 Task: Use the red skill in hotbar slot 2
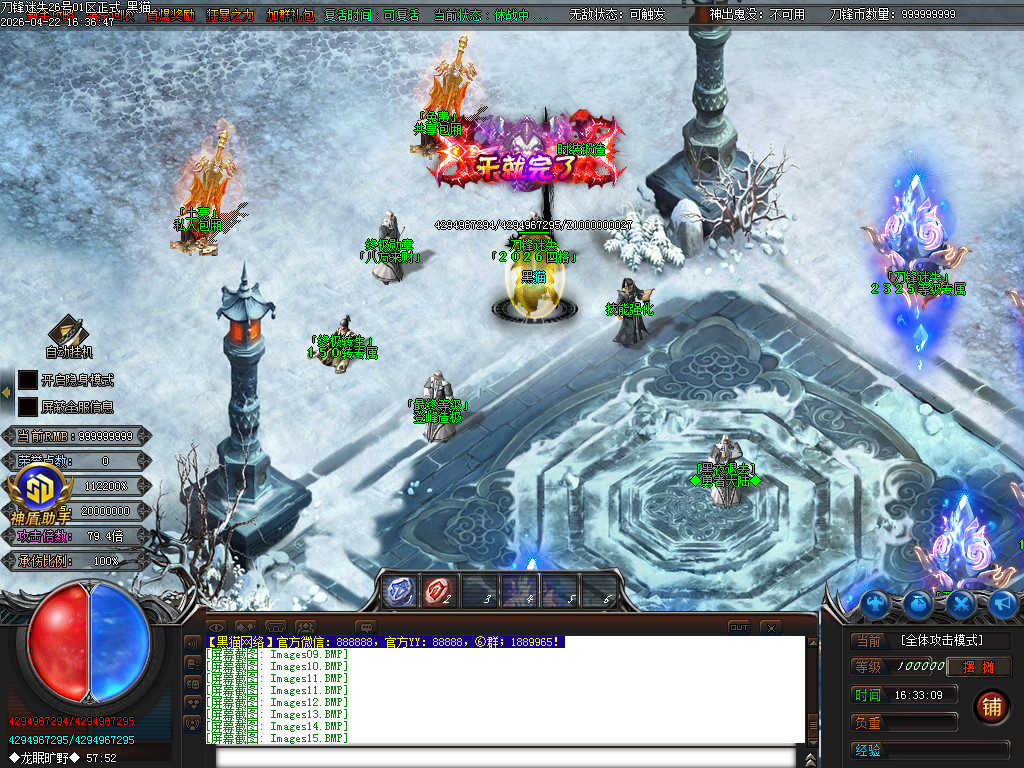point(439,591)
